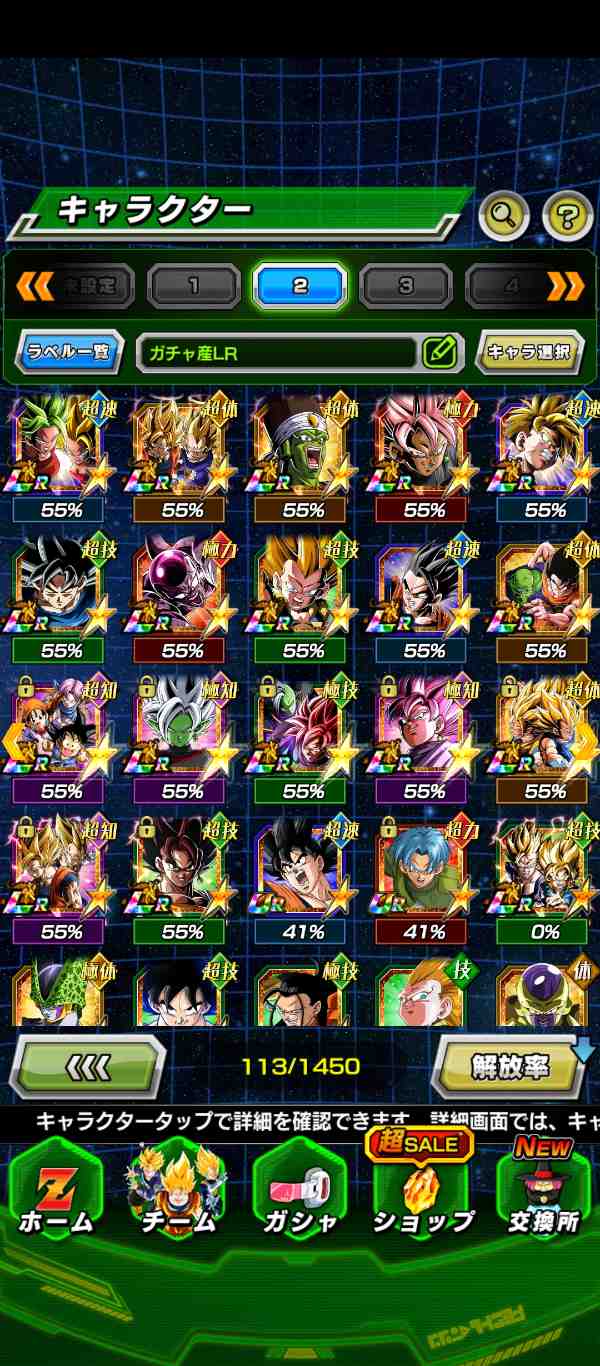The height and width of the screenshot is (1366, 600).
Task: Go back with the green triple-arrow button
Action: [x=87, y=1066]
